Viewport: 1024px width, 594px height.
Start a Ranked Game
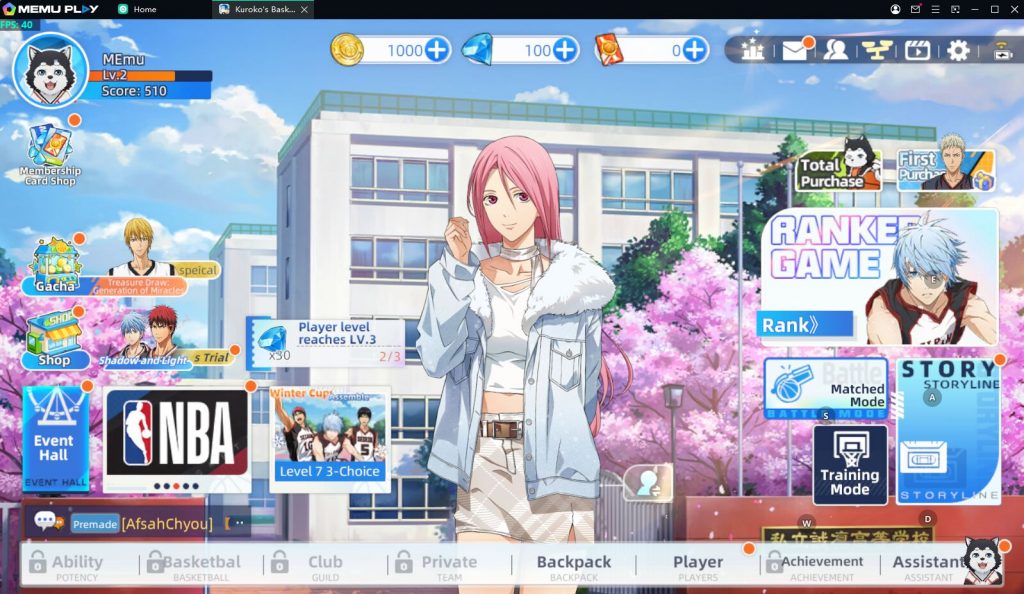880,277
